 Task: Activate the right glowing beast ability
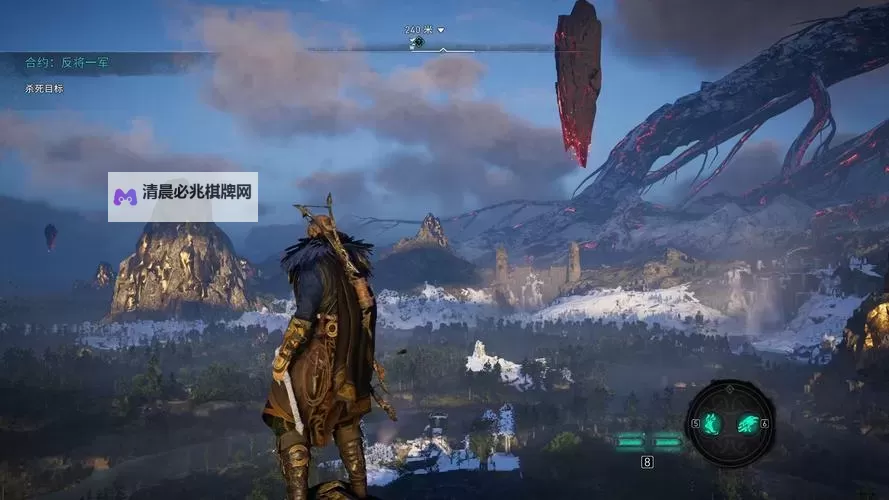click(x=745, y=423)
